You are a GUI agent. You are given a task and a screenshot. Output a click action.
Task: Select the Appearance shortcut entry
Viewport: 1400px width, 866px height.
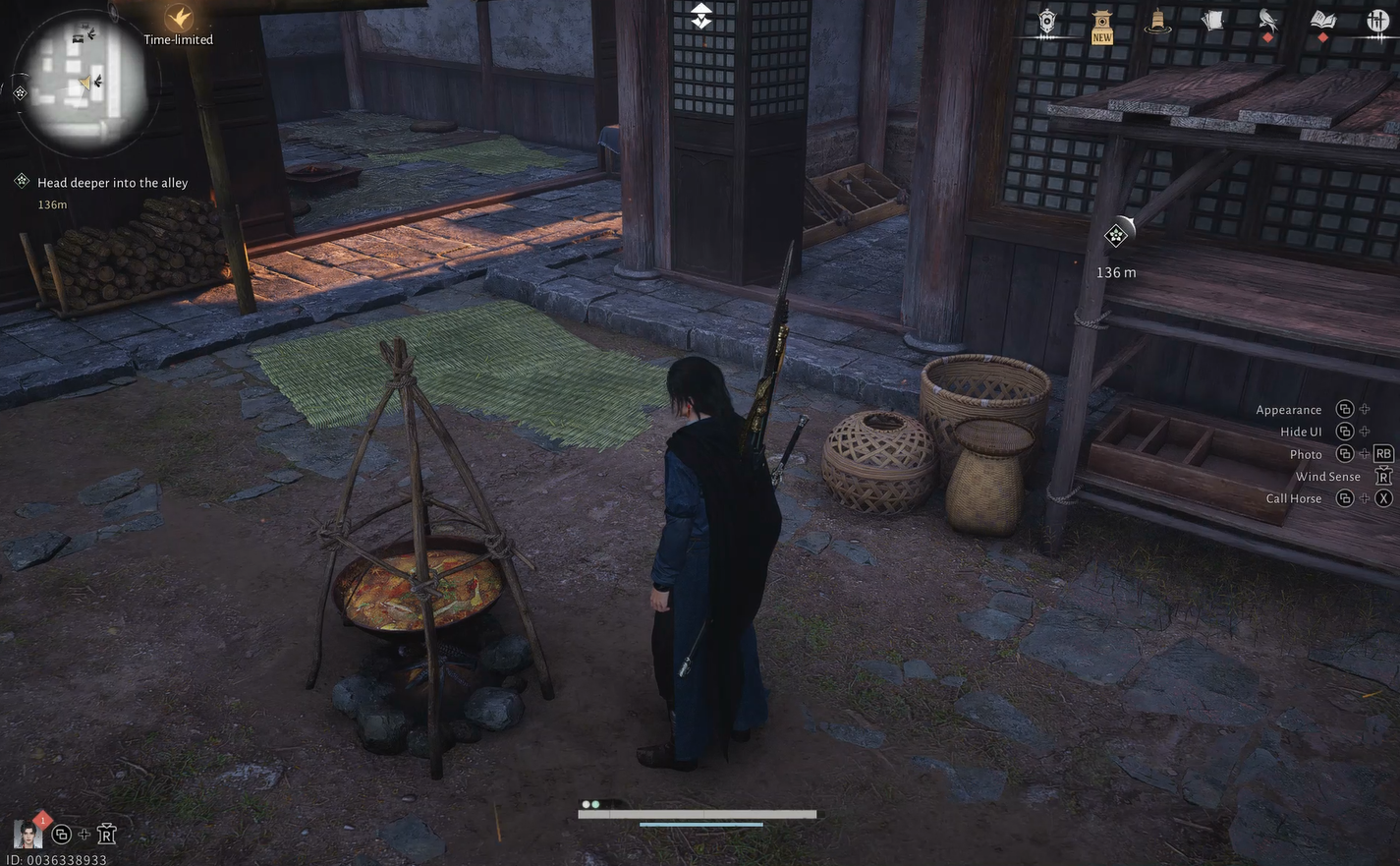[1289, 410]
